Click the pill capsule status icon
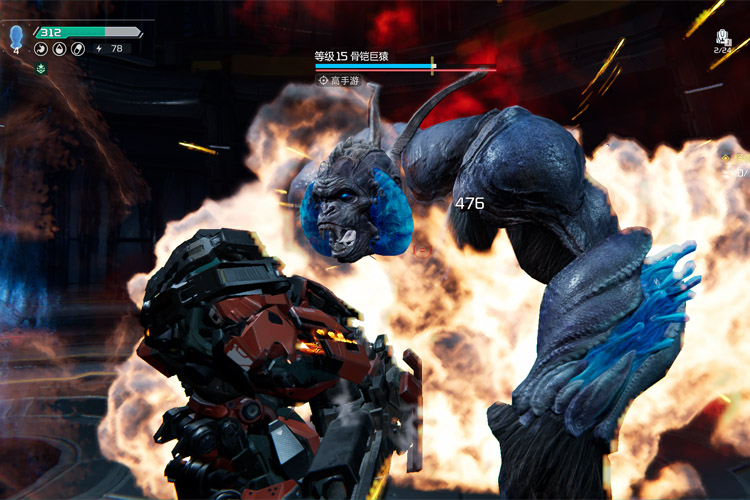This screenshot has width=750, height=500. point(77,48)
